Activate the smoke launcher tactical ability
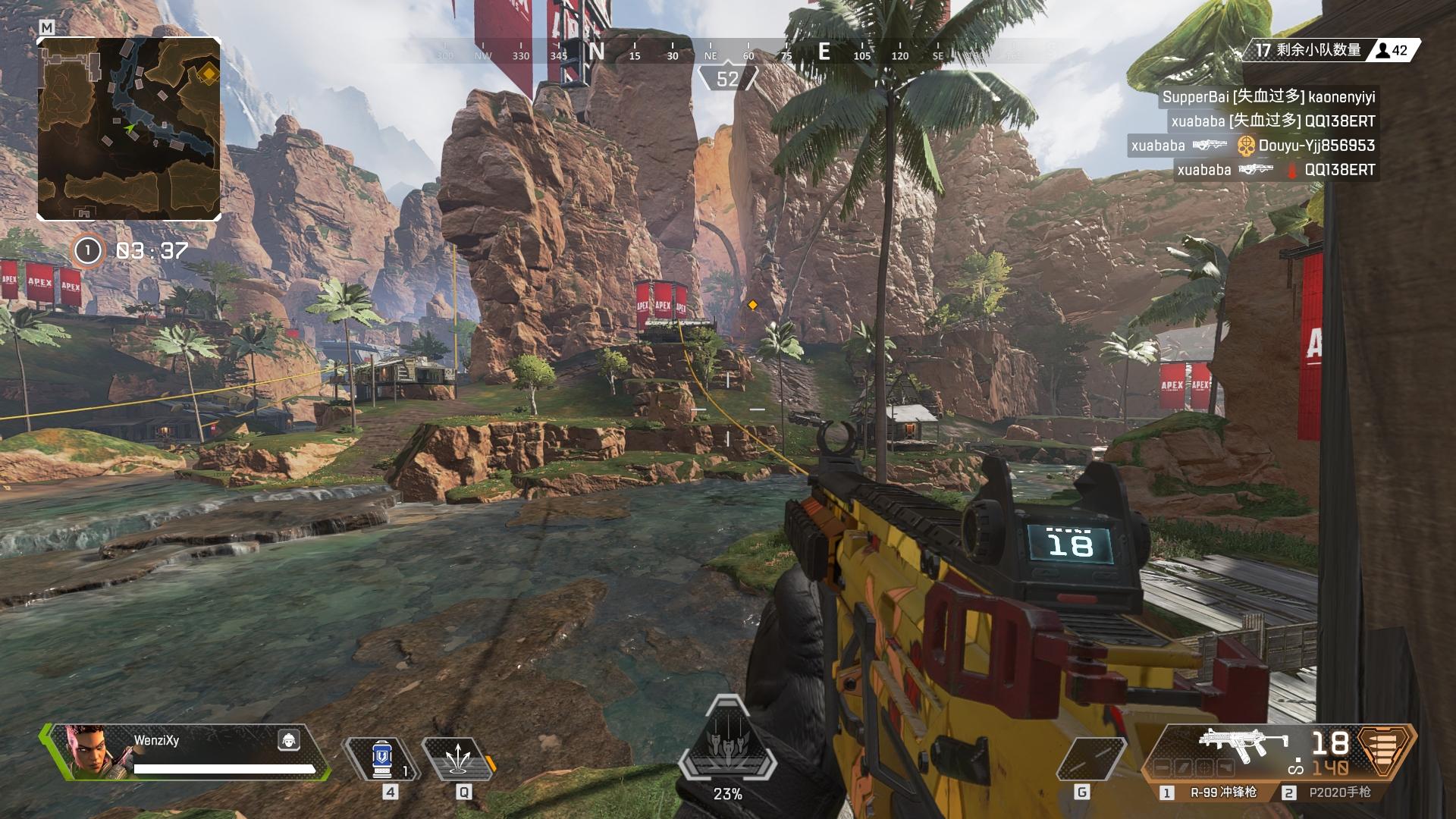The width and height of the screenshot is (1456, 819). coord(457,760)
